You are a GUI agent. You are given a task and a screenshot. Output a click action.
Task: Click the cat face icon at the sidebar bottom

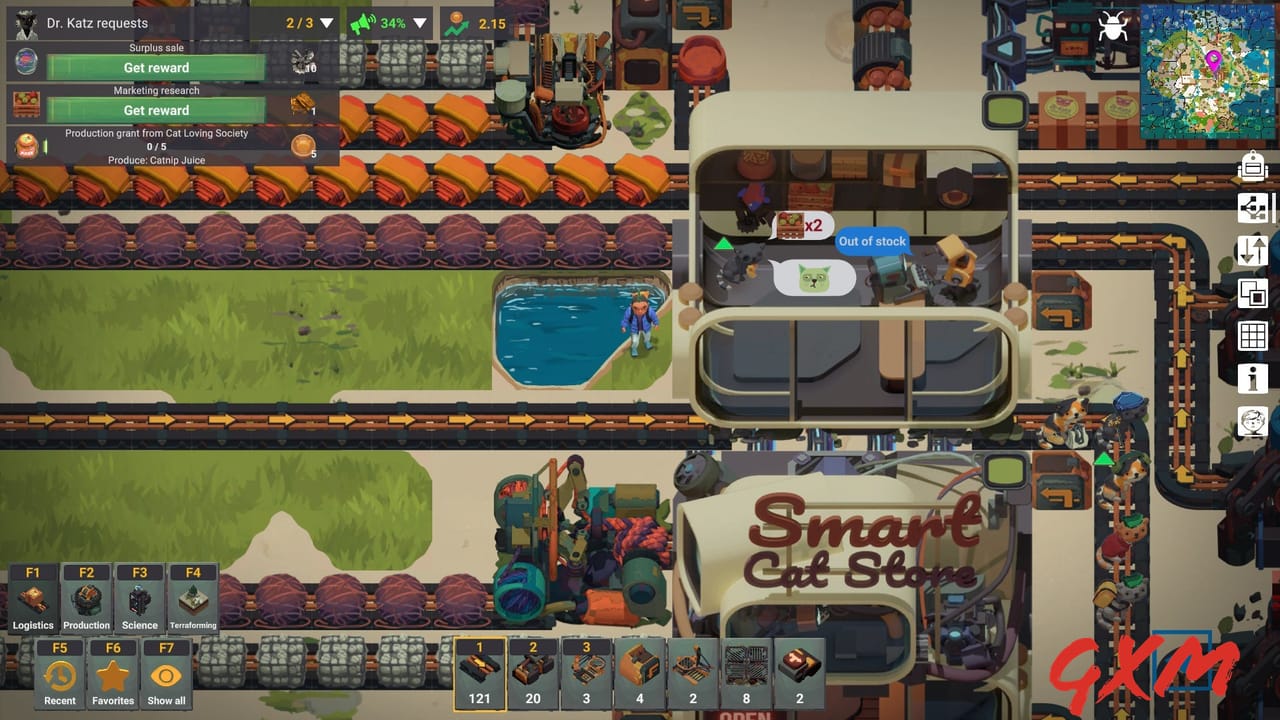pos(1252,422)
